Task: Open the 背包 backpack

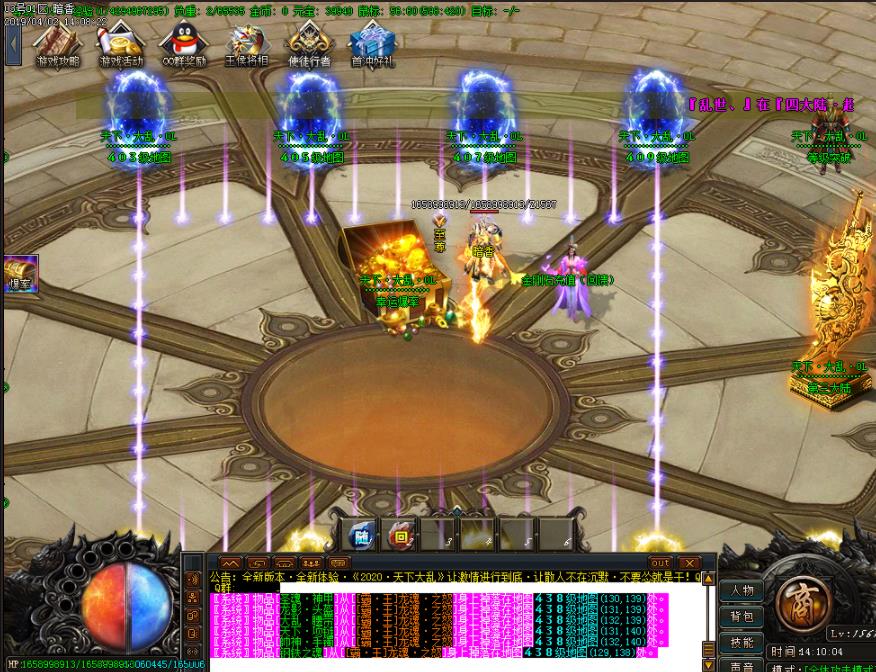Action: 741,616
